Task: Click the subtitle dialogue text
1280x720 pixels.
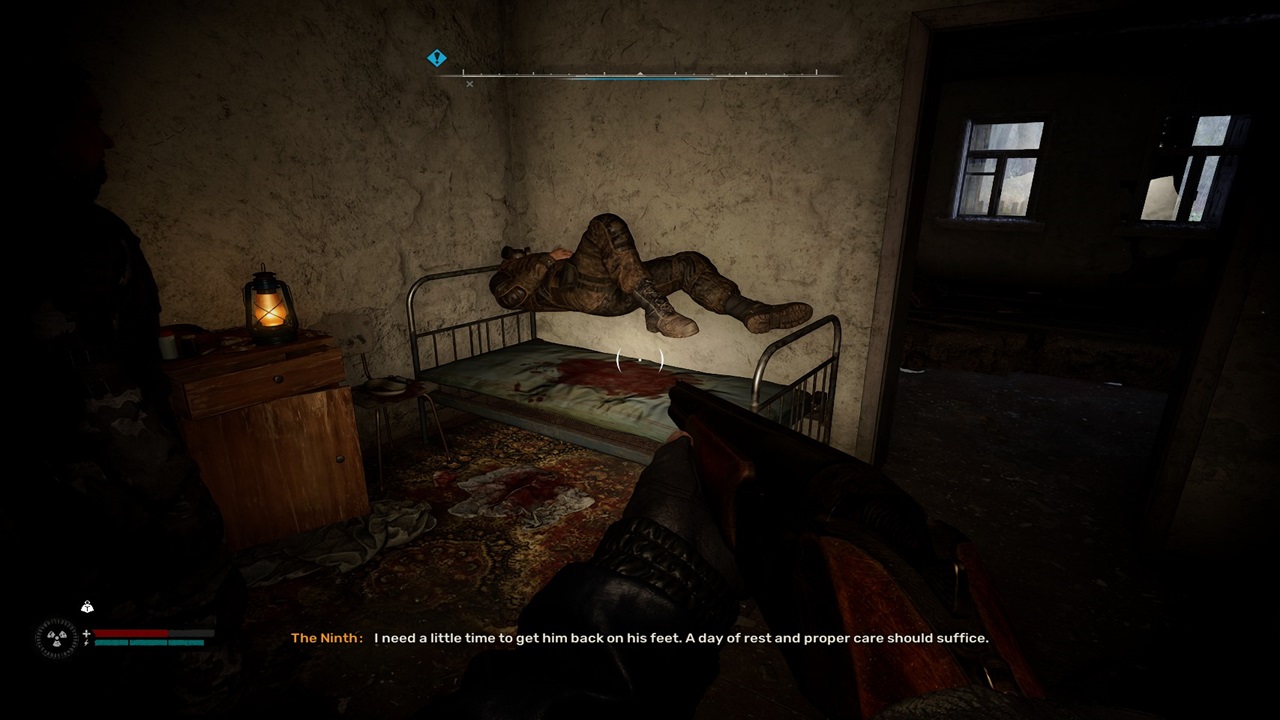Action: (x=680, y=638)
